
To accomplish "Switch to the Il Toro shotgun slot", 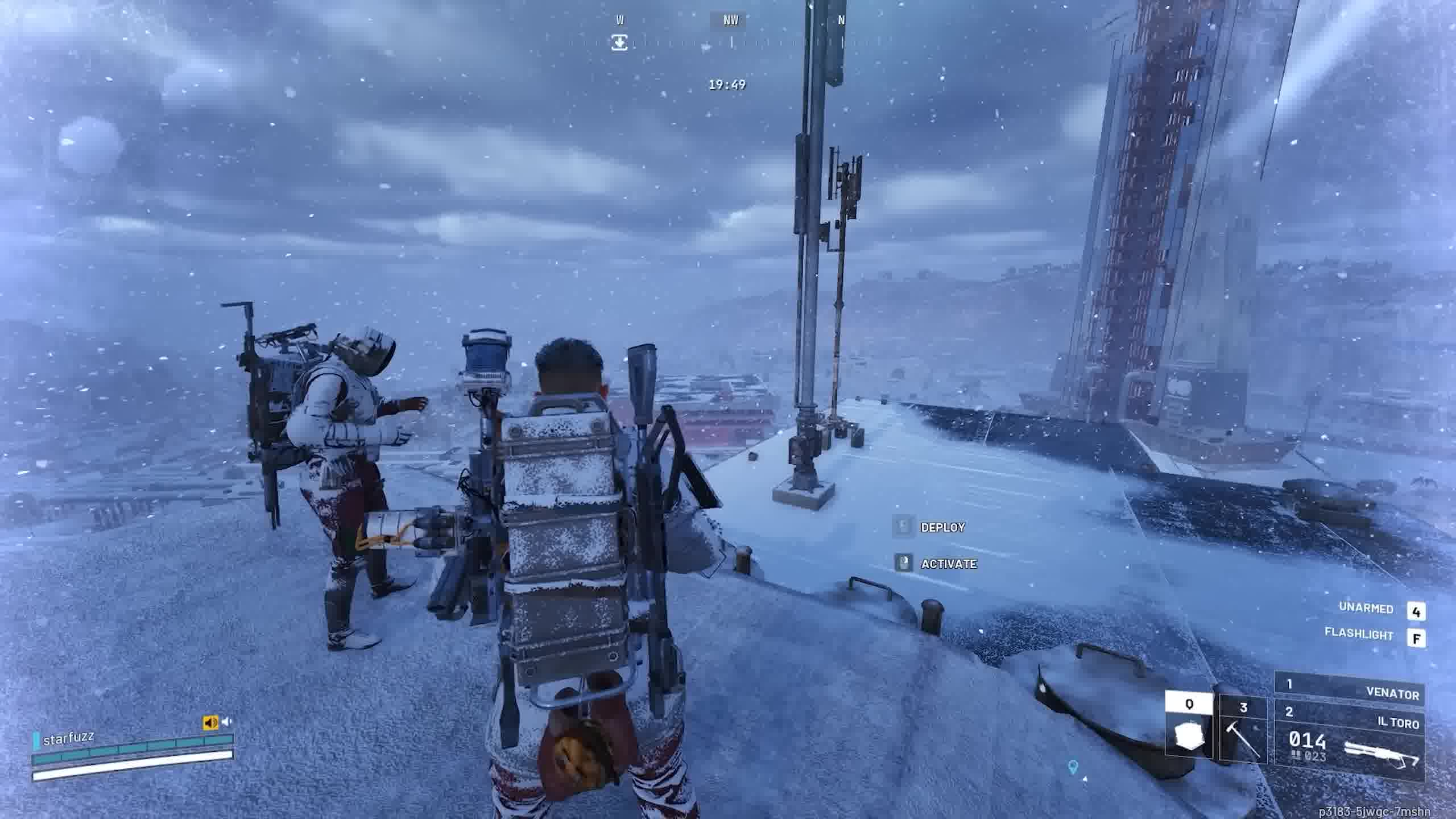I will pos(1349,743).
